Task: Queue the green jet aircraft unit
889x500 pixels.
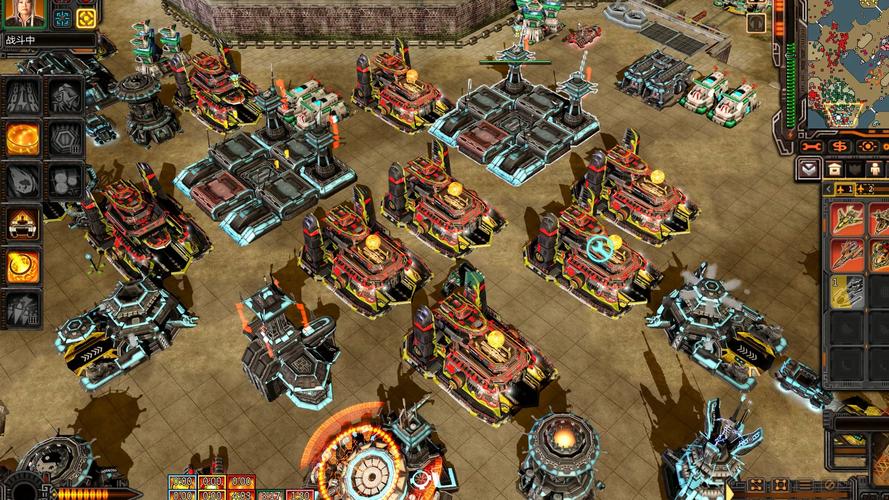Action: (x=848, y=218)
